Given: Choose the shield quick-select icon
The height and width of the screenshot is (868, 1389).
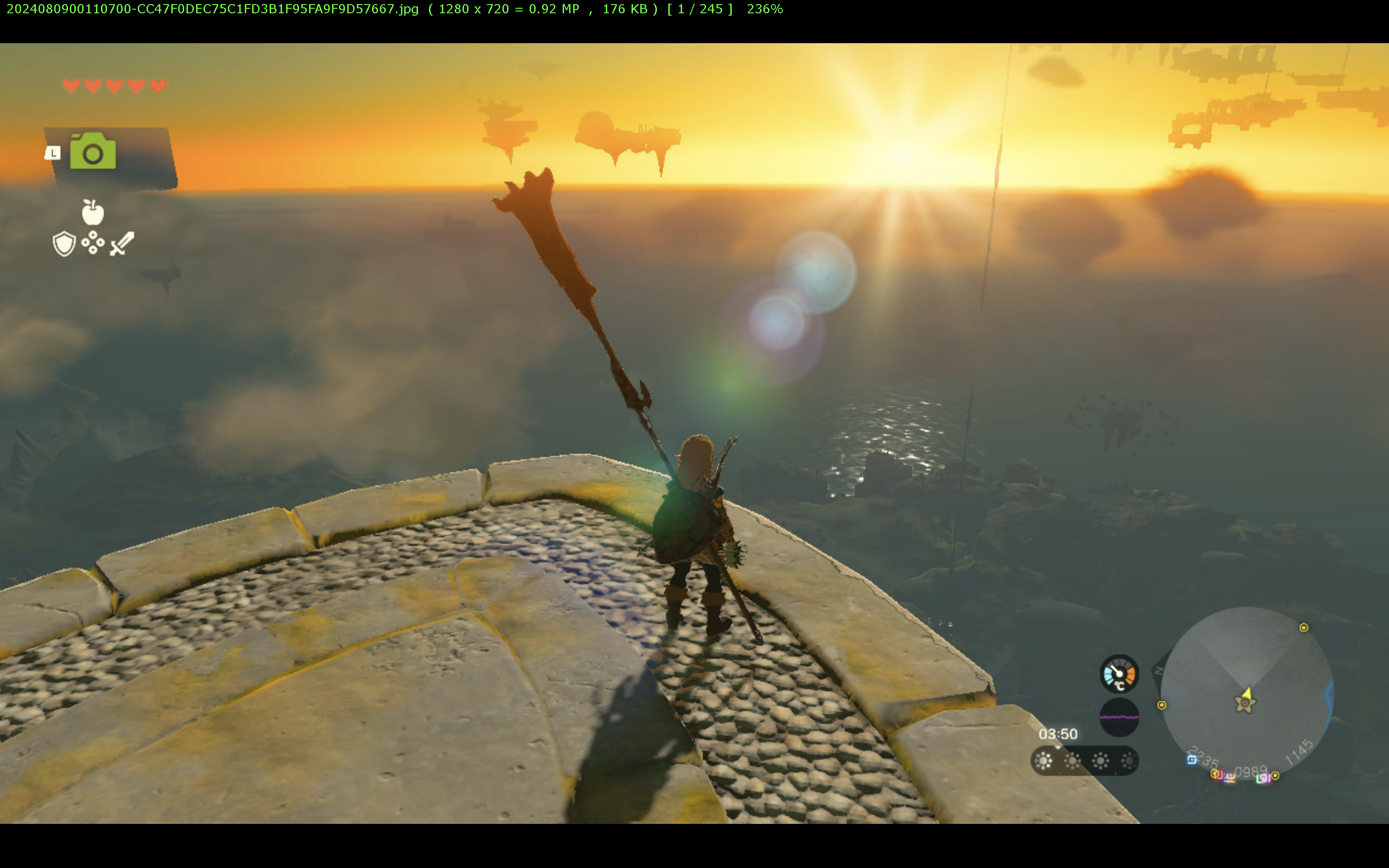Looking at the screenshot, I should pyautogui.click(x=64, y=244).
